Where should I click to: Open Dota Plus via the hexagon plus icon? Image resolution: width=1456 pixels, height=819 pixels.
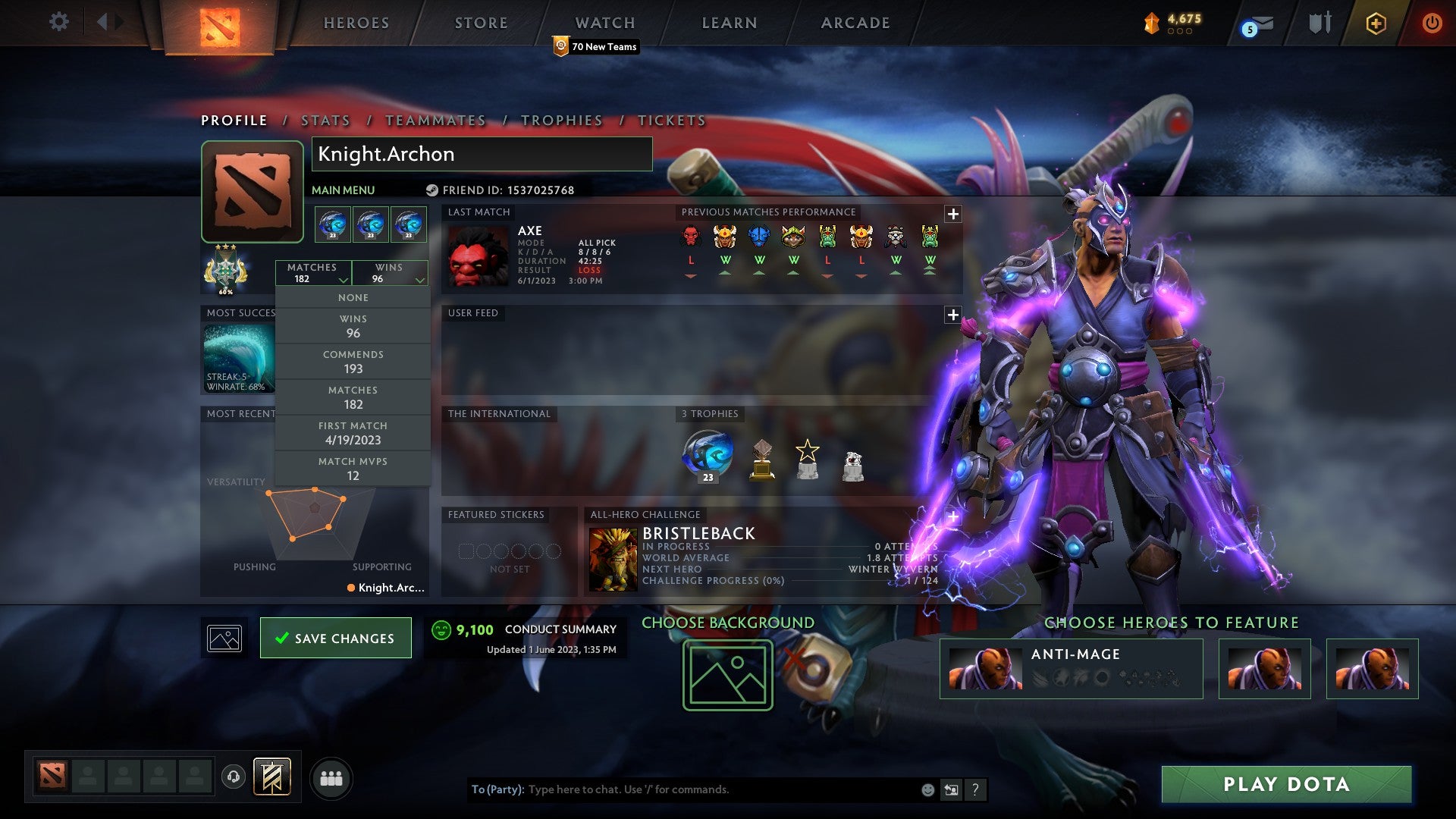(x=1376, y=23)
